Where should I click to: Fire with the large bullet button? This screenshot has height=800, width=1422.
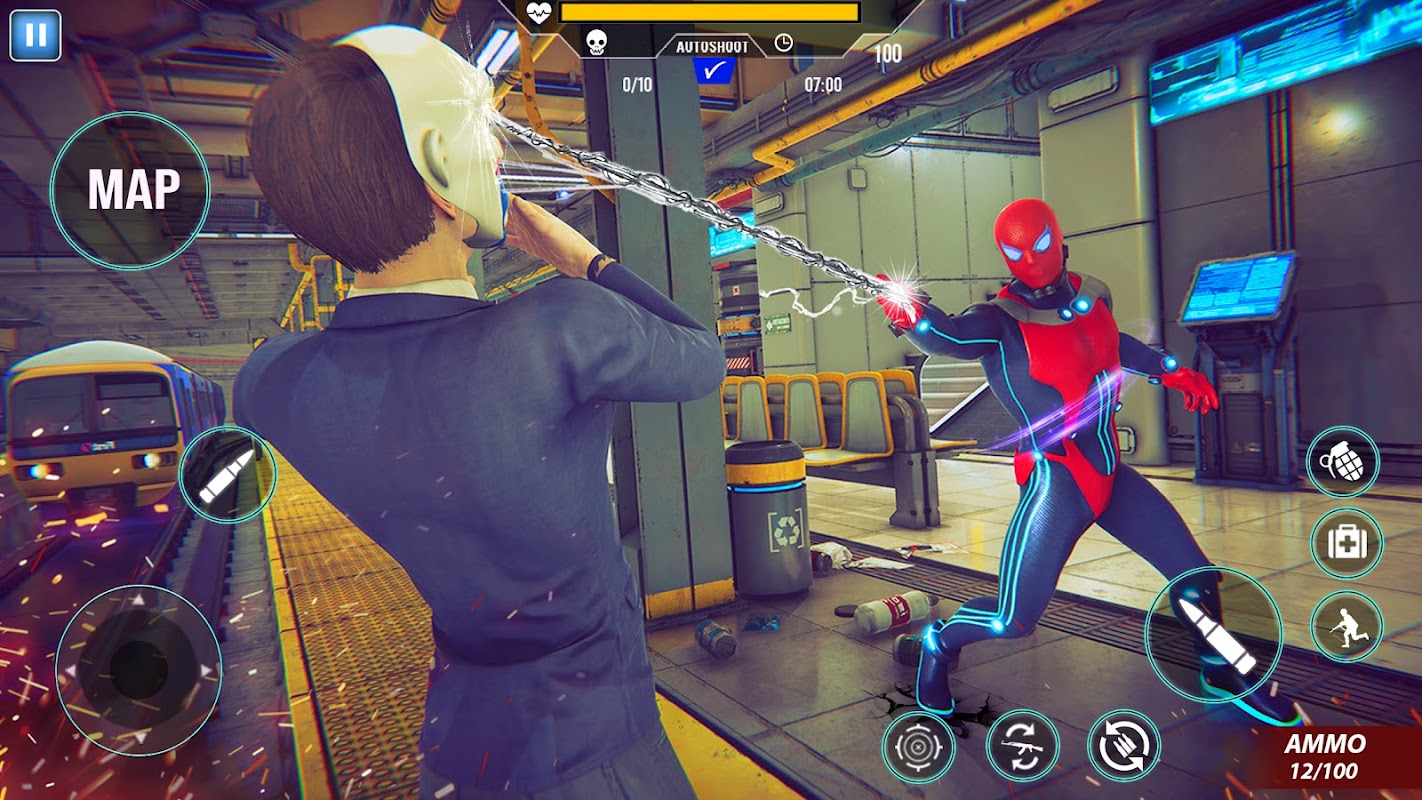pos(1214,634)
